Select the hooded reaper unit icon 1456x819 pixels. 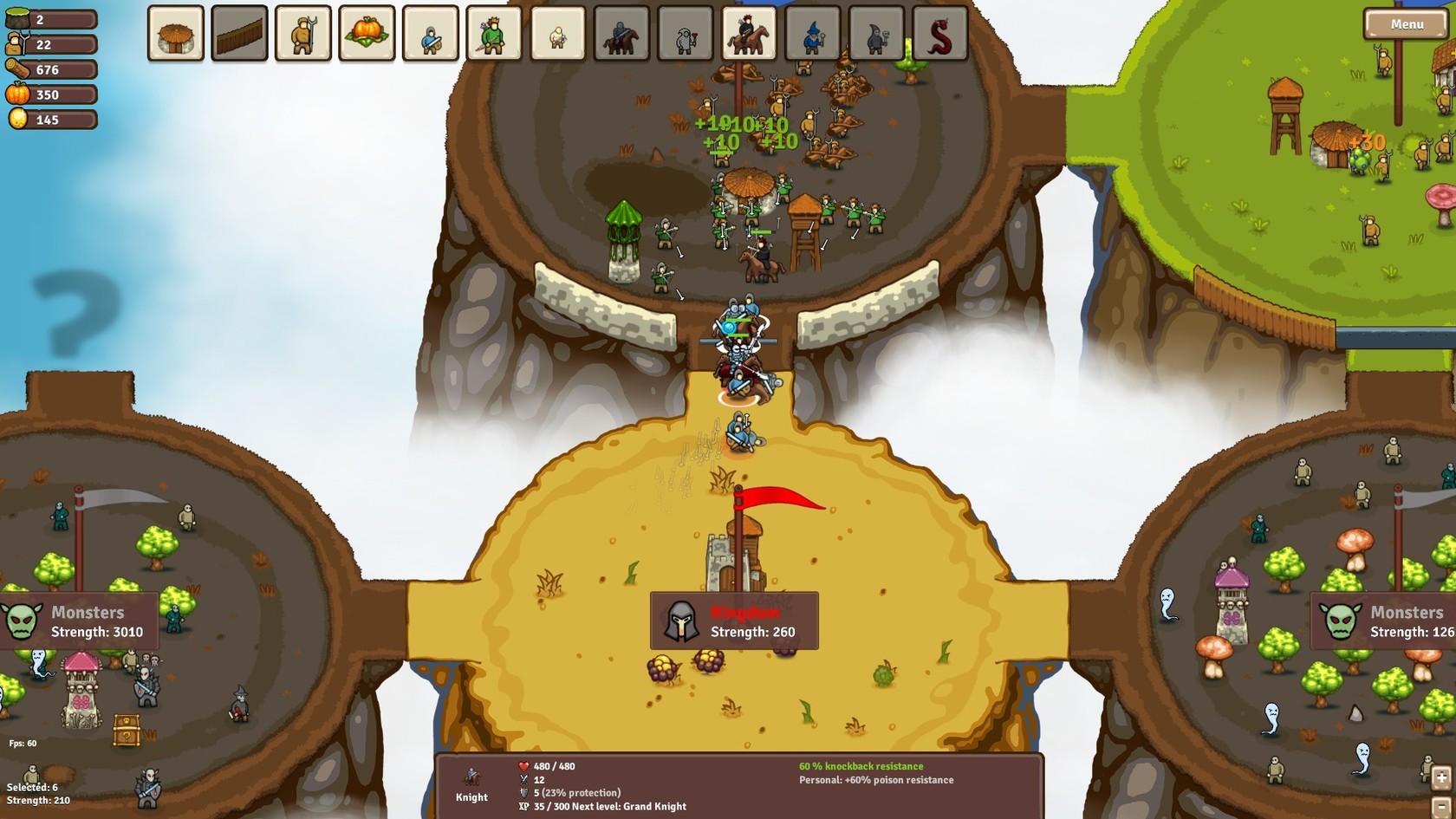874,35
